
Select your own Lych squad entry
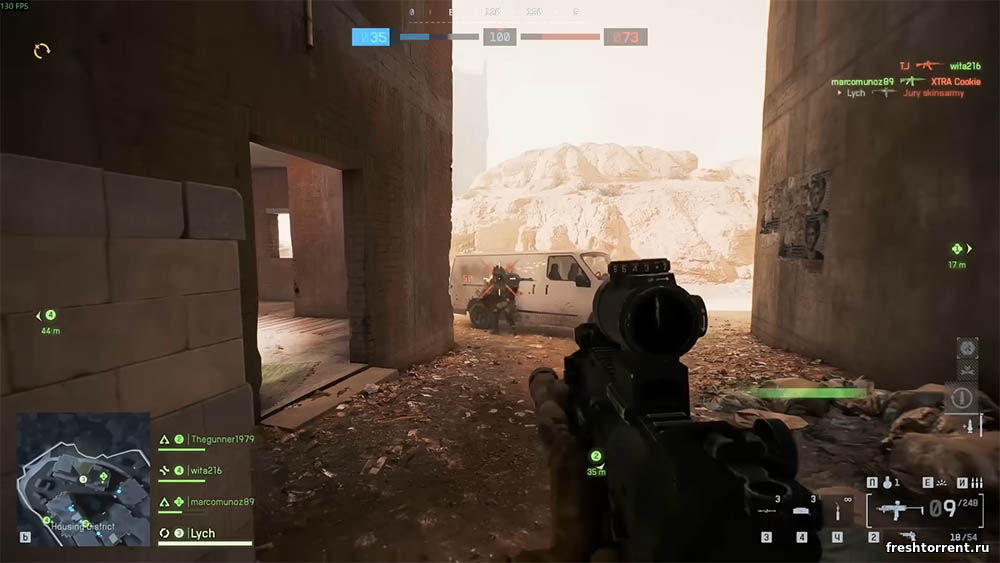click(203, 534)
